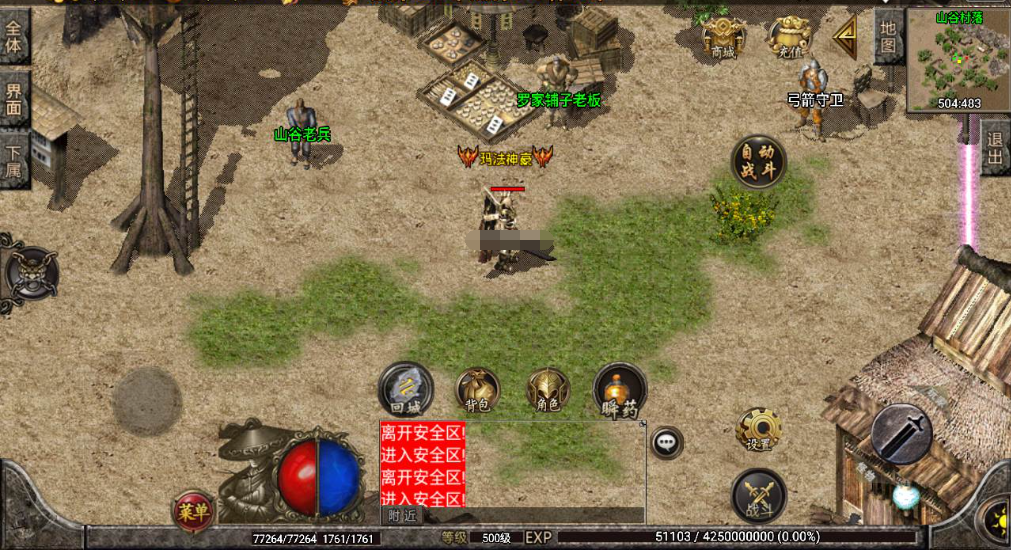Tap the sword attack button

[901, 434]
